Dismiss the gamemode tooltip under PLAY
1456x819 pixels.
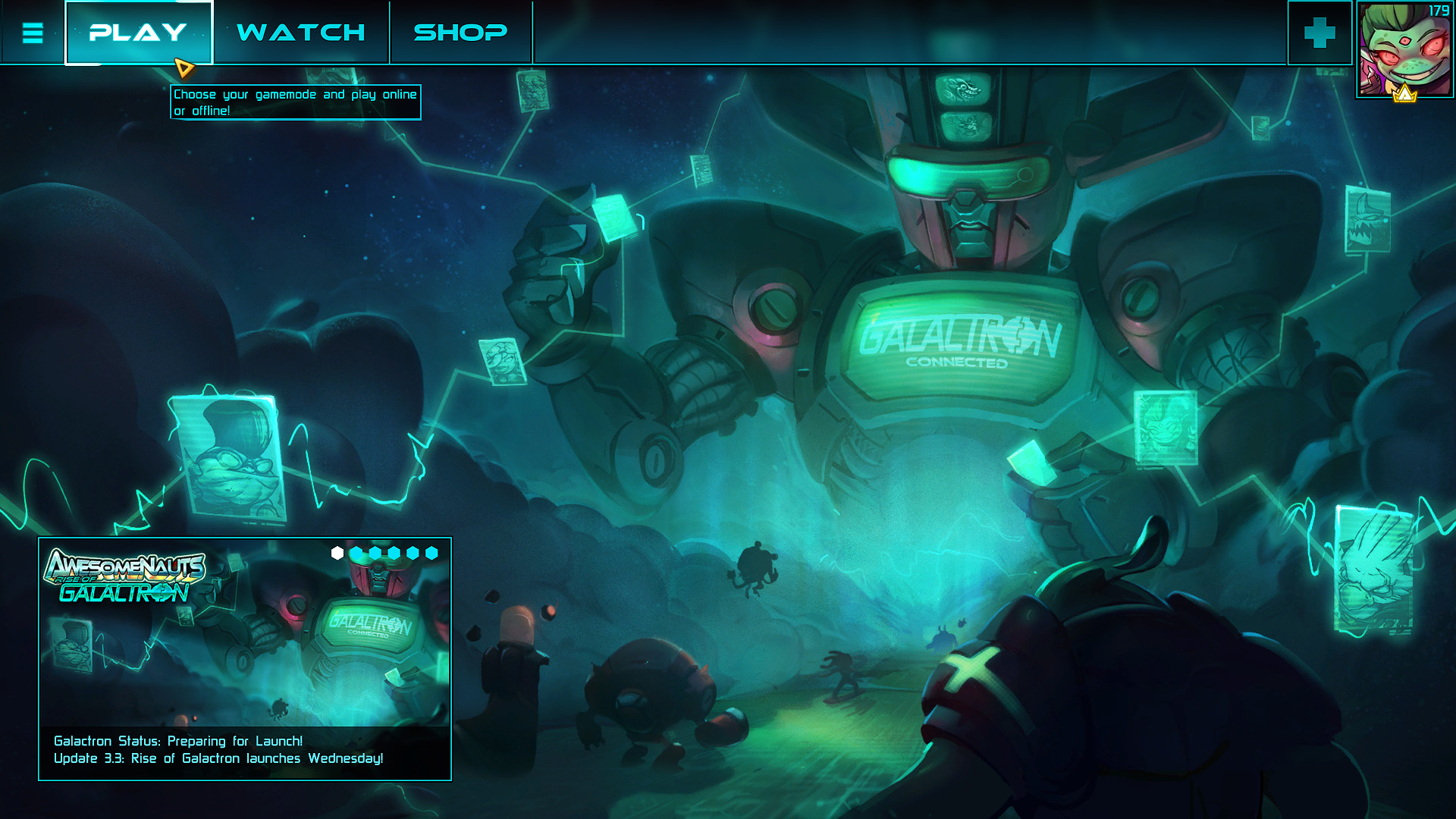pyautogui.click(x=296, y=102)
